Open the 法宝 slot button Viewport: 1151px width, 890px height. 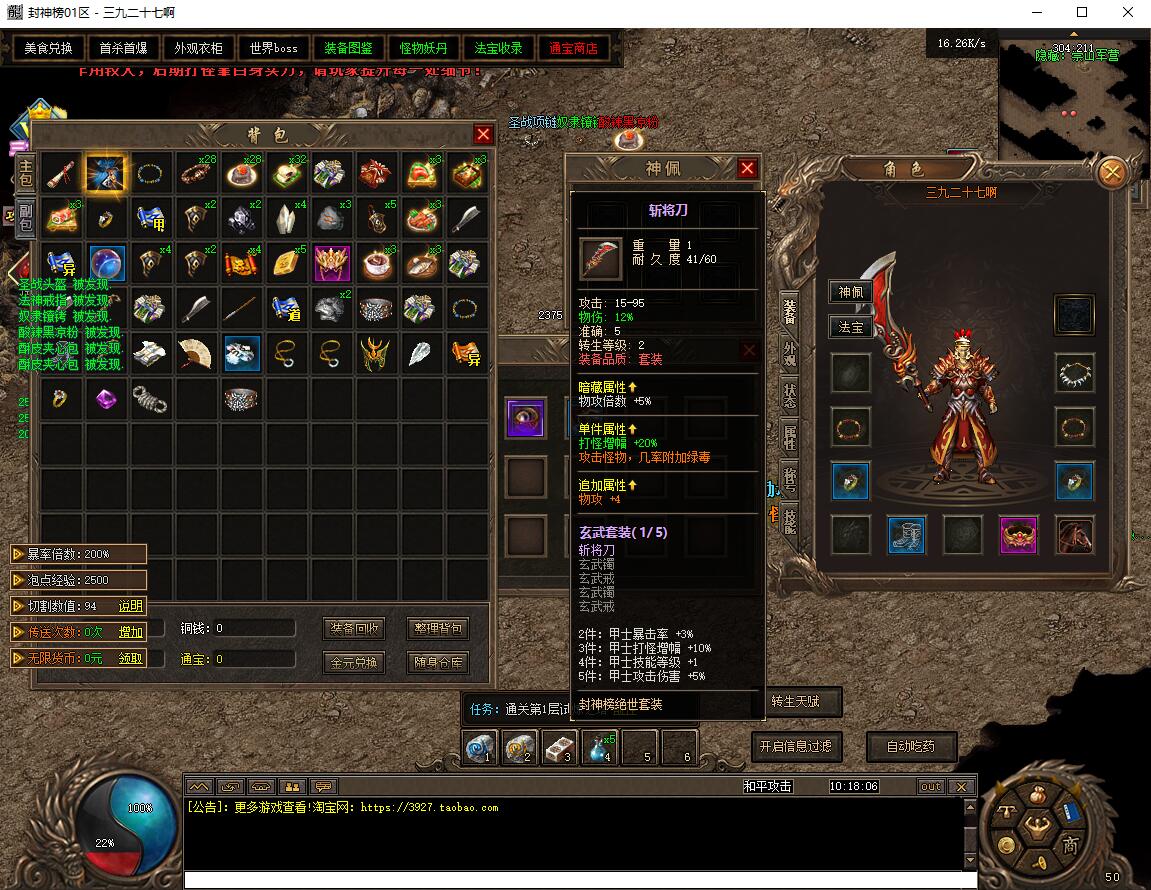[x=850, y=326]
